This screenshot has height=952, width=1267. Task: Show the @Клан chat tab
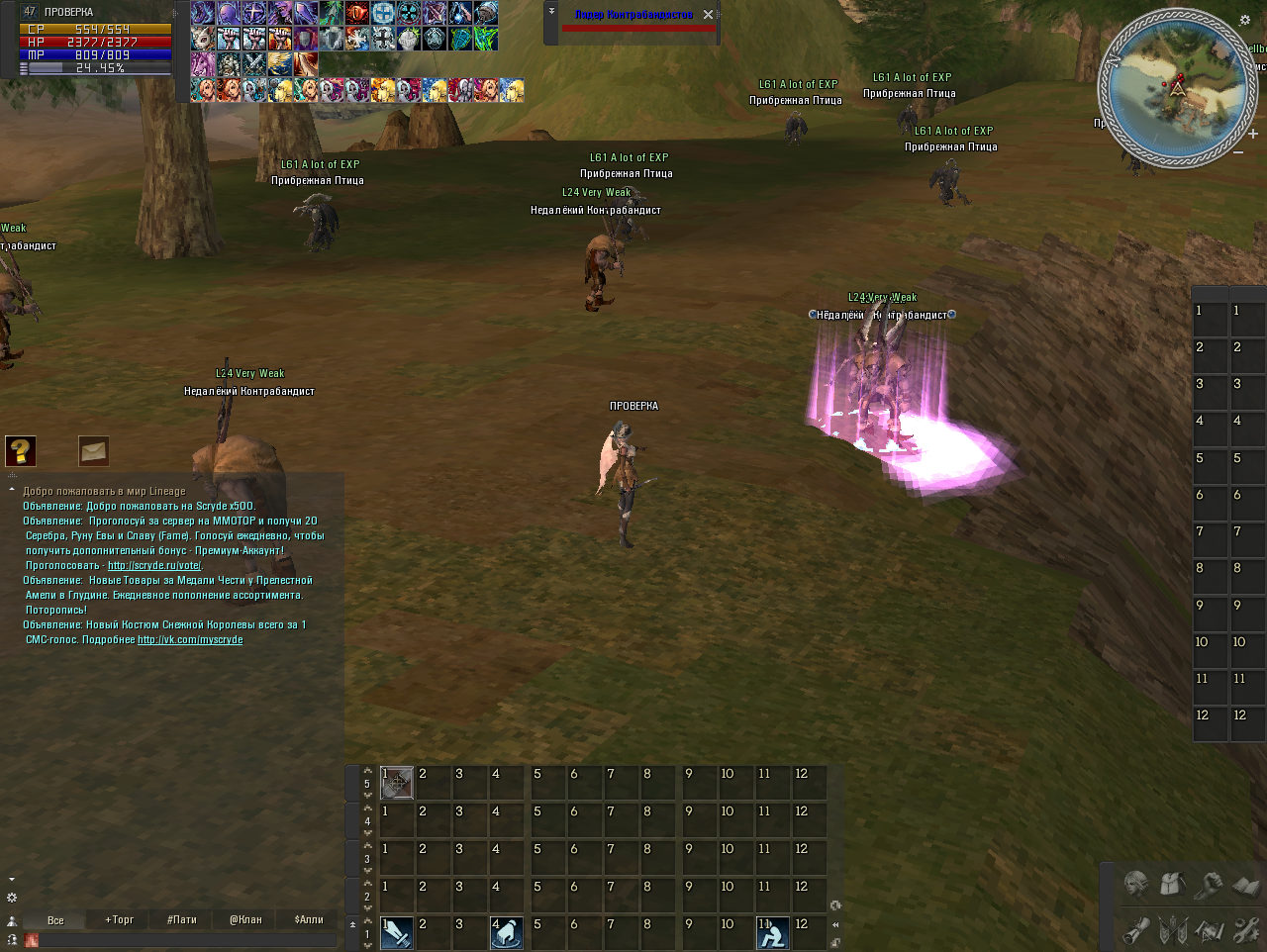pyautogui.click(x=245, y=919)
